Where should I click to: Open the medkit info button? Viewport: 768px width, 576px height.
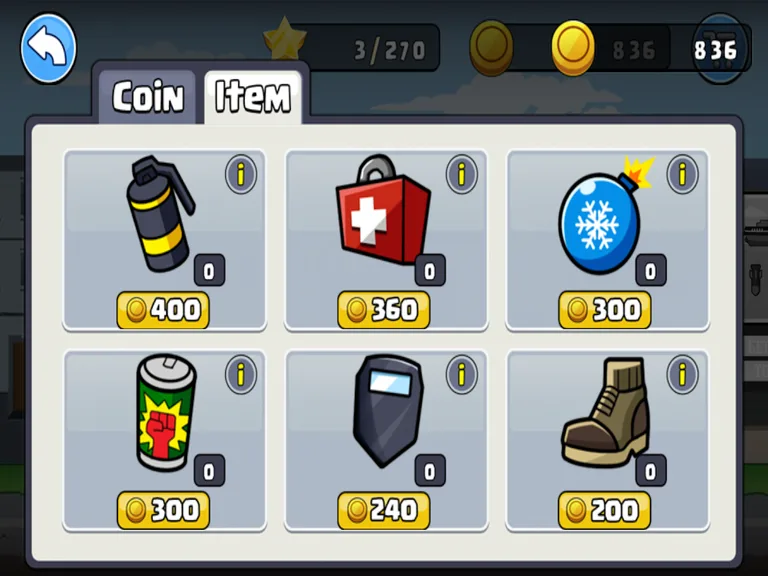461,175
